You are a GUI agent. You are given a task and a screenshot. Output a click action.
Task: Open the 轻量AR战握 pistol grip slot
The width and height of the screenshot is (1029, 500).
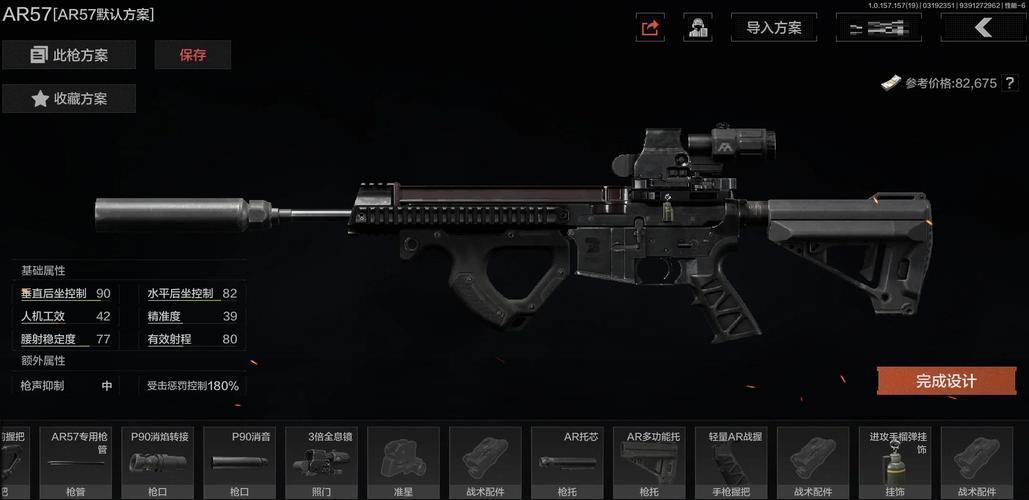(731, 462)
